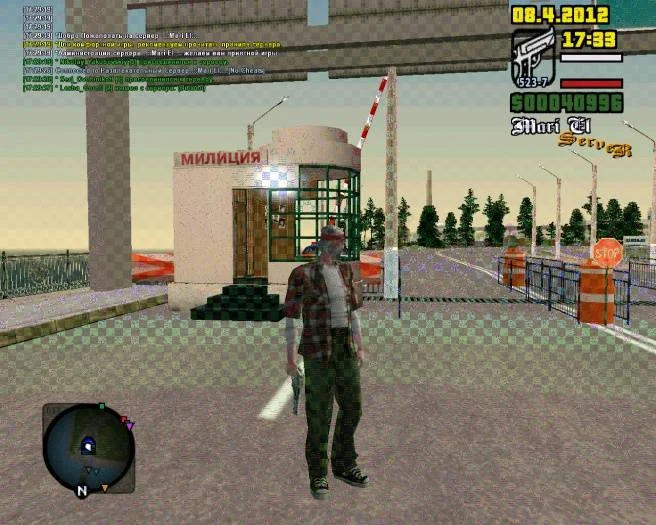Select the orange triangle marker on the radar
The width and height of the screenshot is (656, 525).
(x=105, y=488)
